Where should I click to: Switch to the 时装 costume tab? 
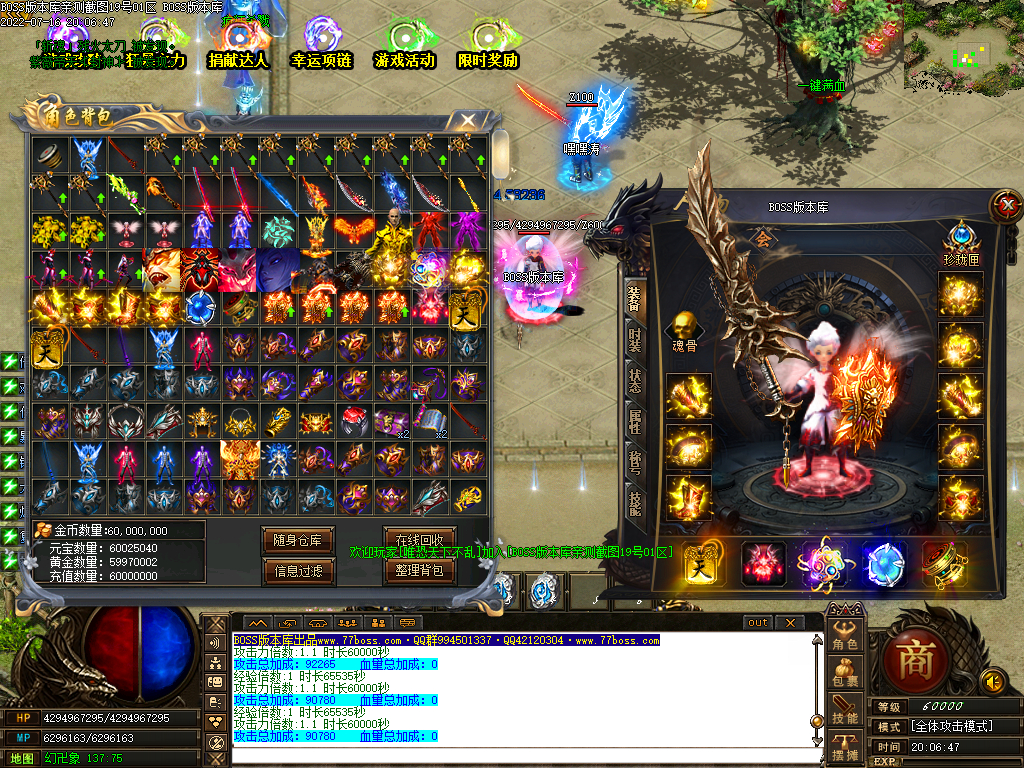point(635,338)
